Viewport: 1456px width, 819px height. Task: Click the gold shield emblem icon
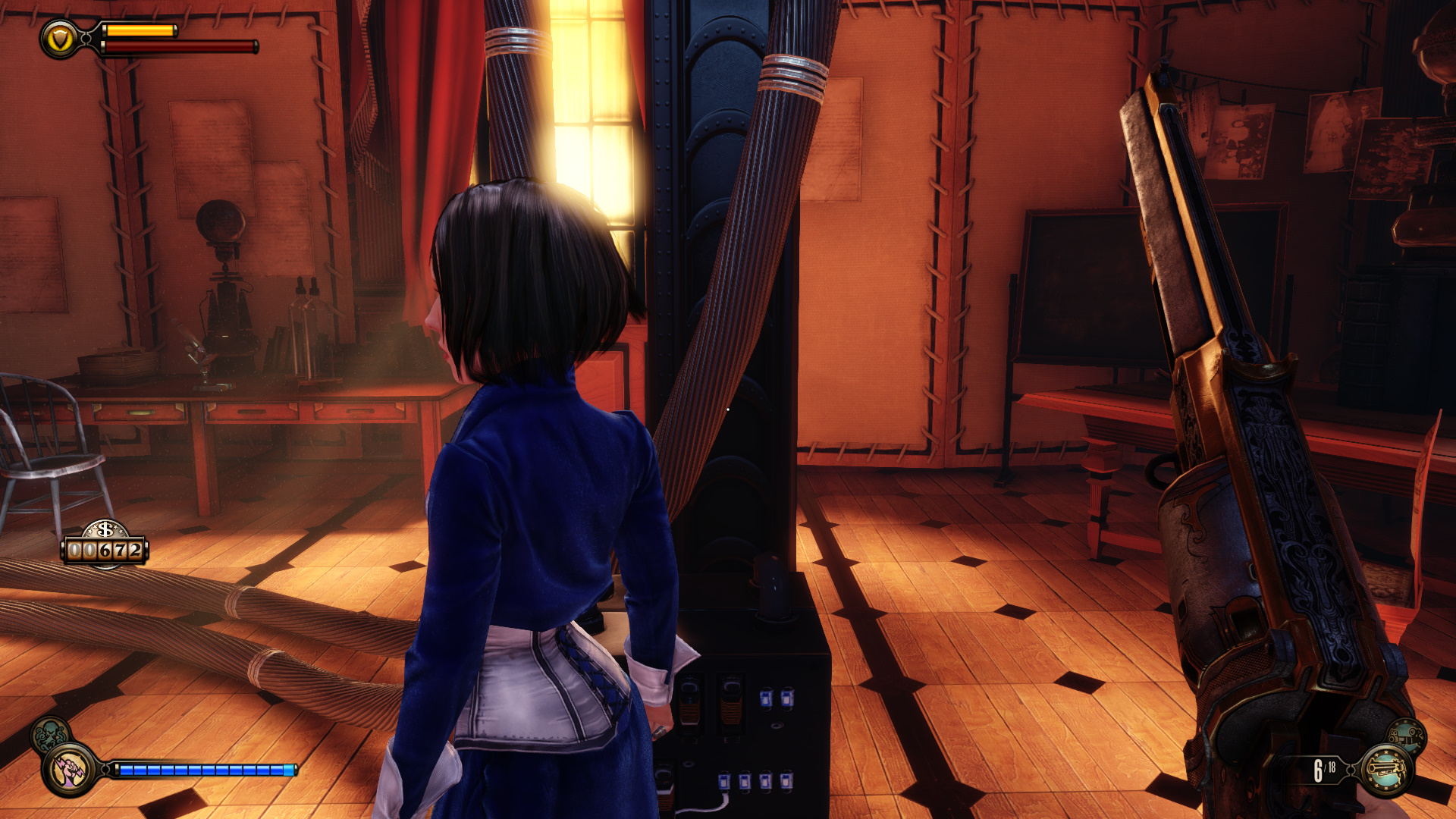point(60,38)
